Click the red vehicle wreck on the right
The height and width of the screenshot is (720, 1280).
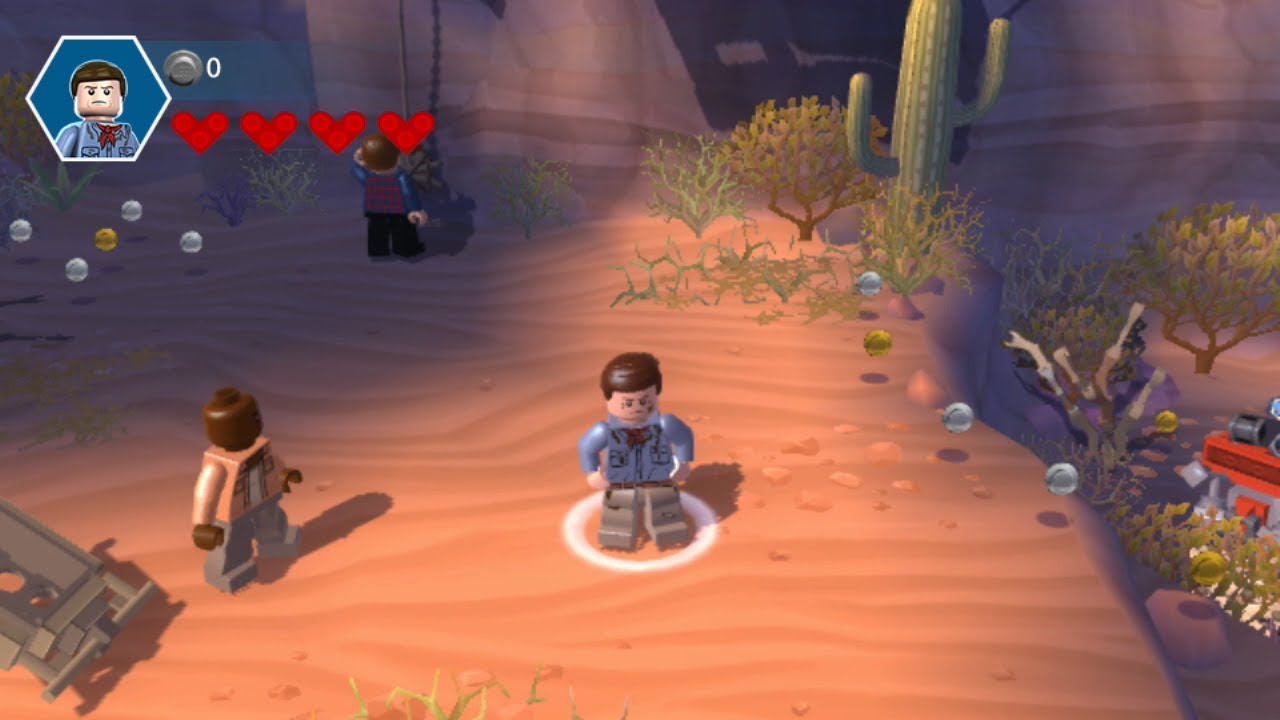pos(1240,460)
